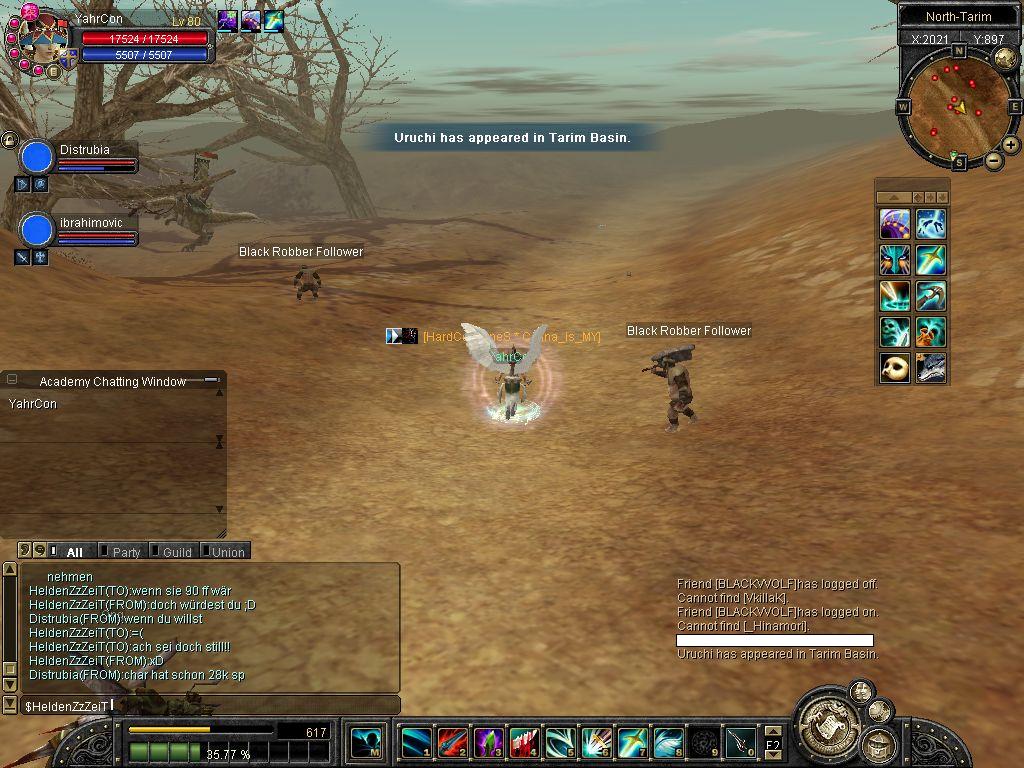Show the All chat tab
This screenshot has width=1024, height=768.
(74, 552)
